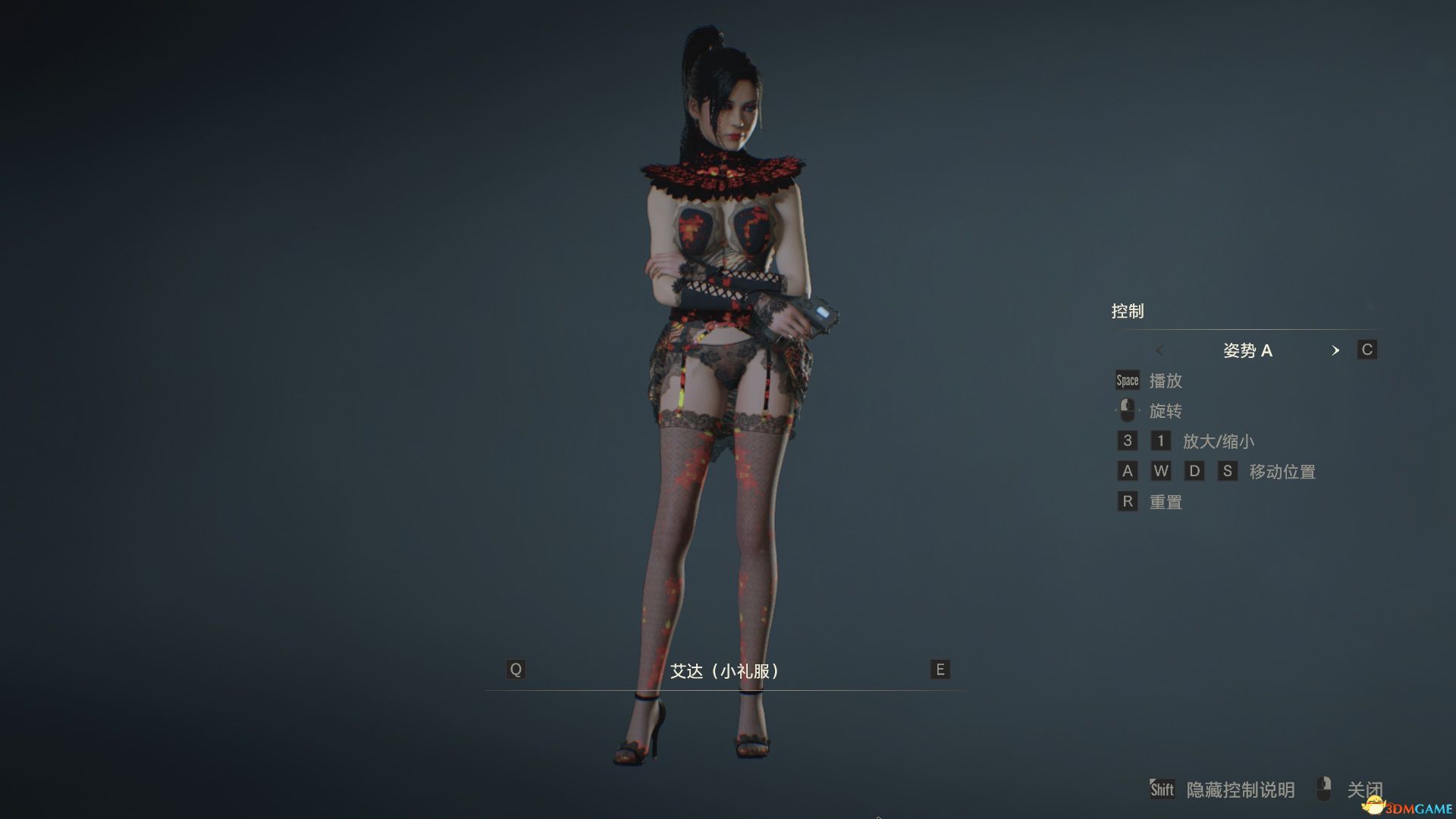Click the left arrow to switch previous pose
The image size is (1456, 819).
[x=1159, y=350]
